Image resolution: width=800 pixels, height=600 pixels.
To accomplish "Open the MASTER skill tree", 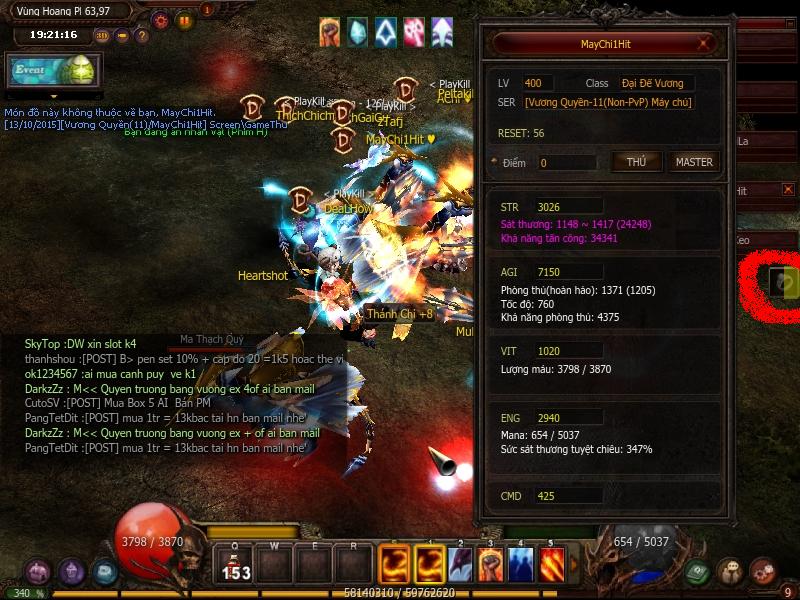I will pyautogui.click(x=694, y=162).
